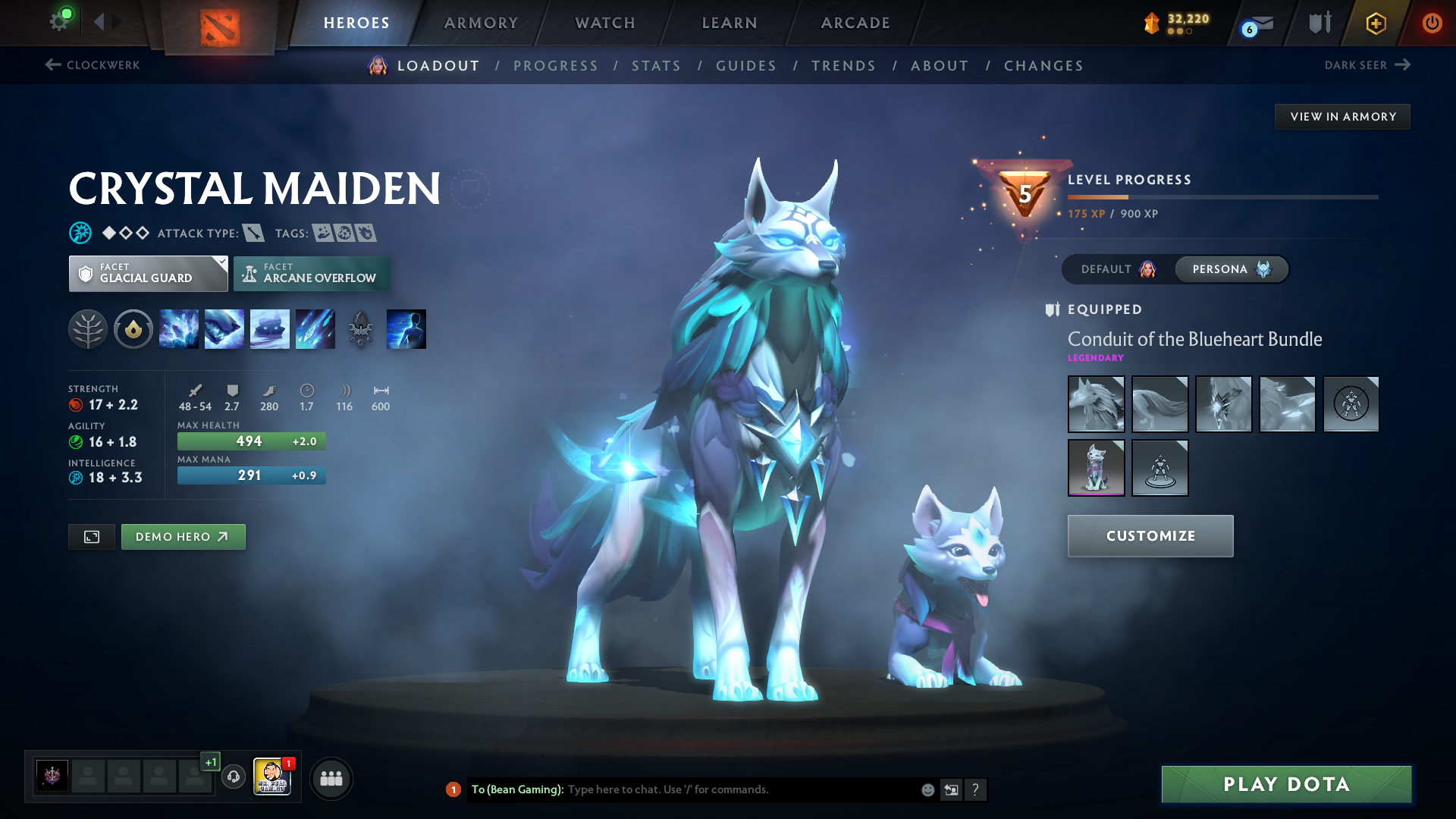Open the Watch tab
The width and height of the screenshot is (1456, 819).
click(x=605, y=23)
